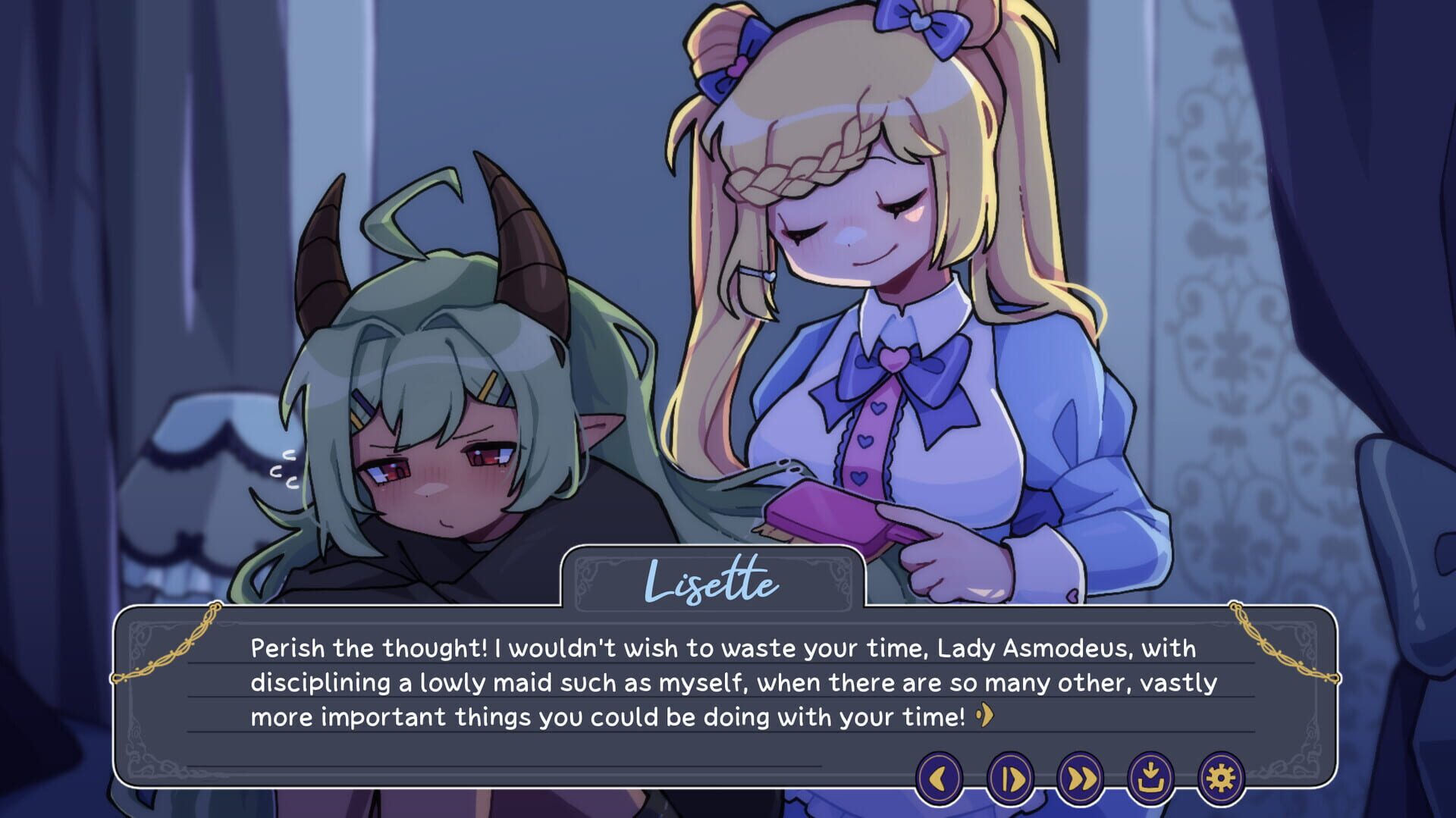Select the dialogue box header showing Lisette

point(713,584)
